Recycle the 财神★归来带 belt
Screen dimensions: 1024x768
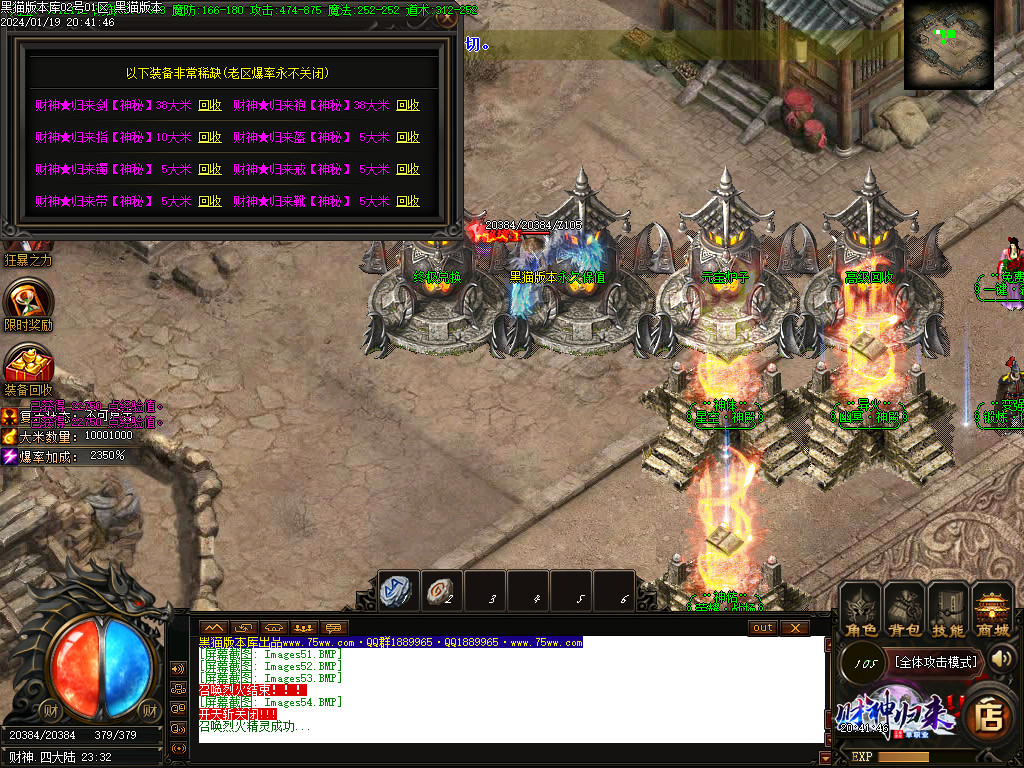click(x=210, y=201)
